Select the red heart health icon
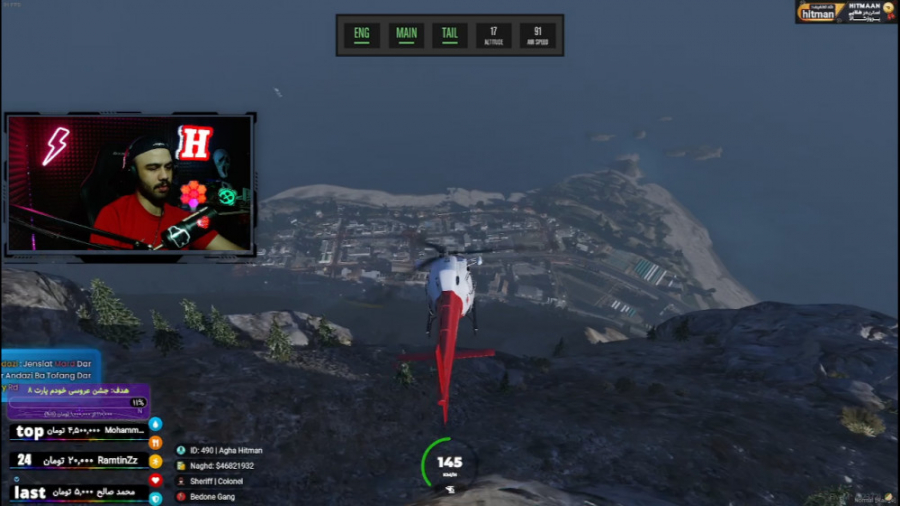This screenshot has height=506, width=900. click(x=155, y=480)
